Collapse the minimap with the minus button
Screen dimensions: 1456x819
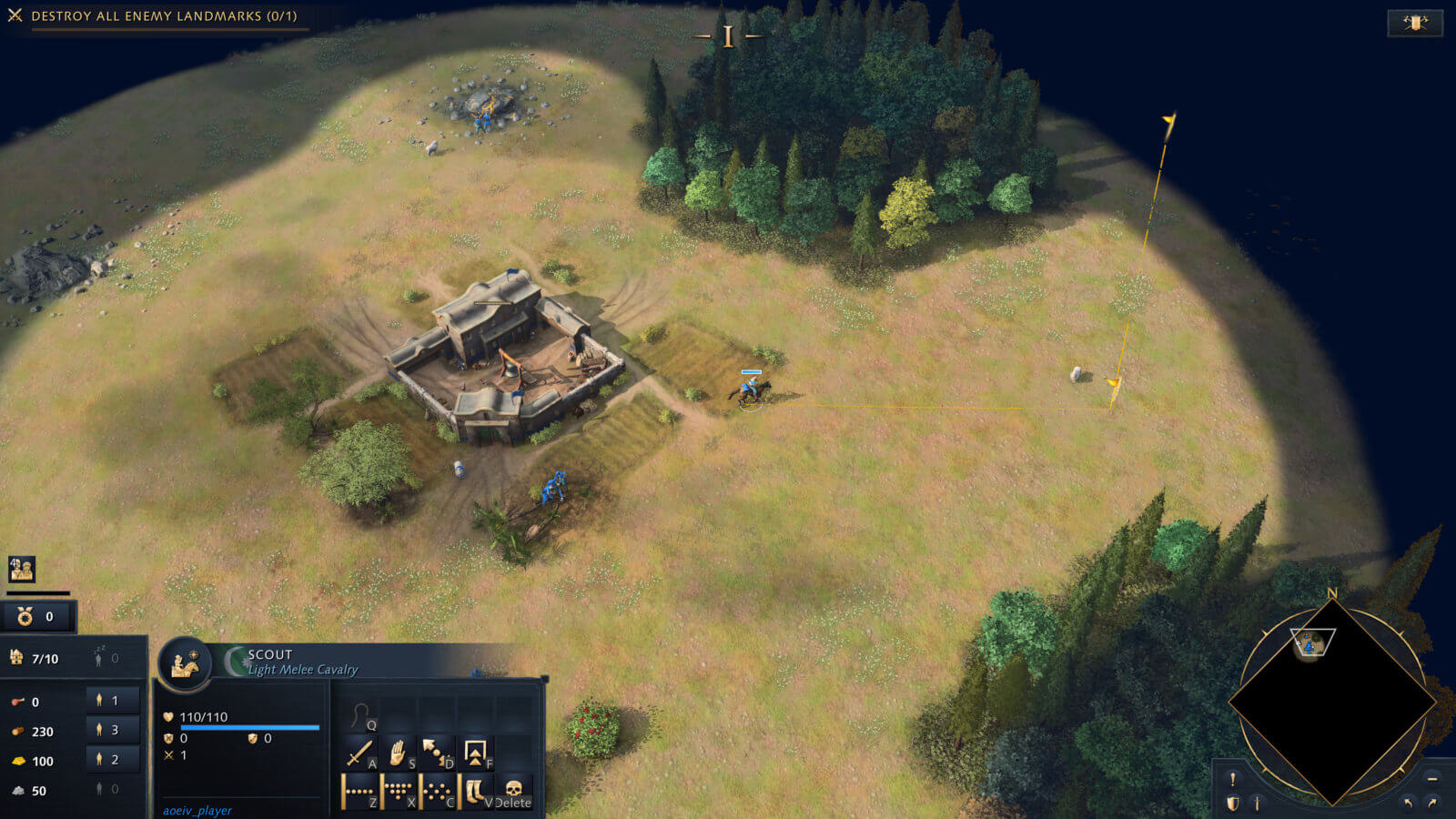pos(1432,779)
